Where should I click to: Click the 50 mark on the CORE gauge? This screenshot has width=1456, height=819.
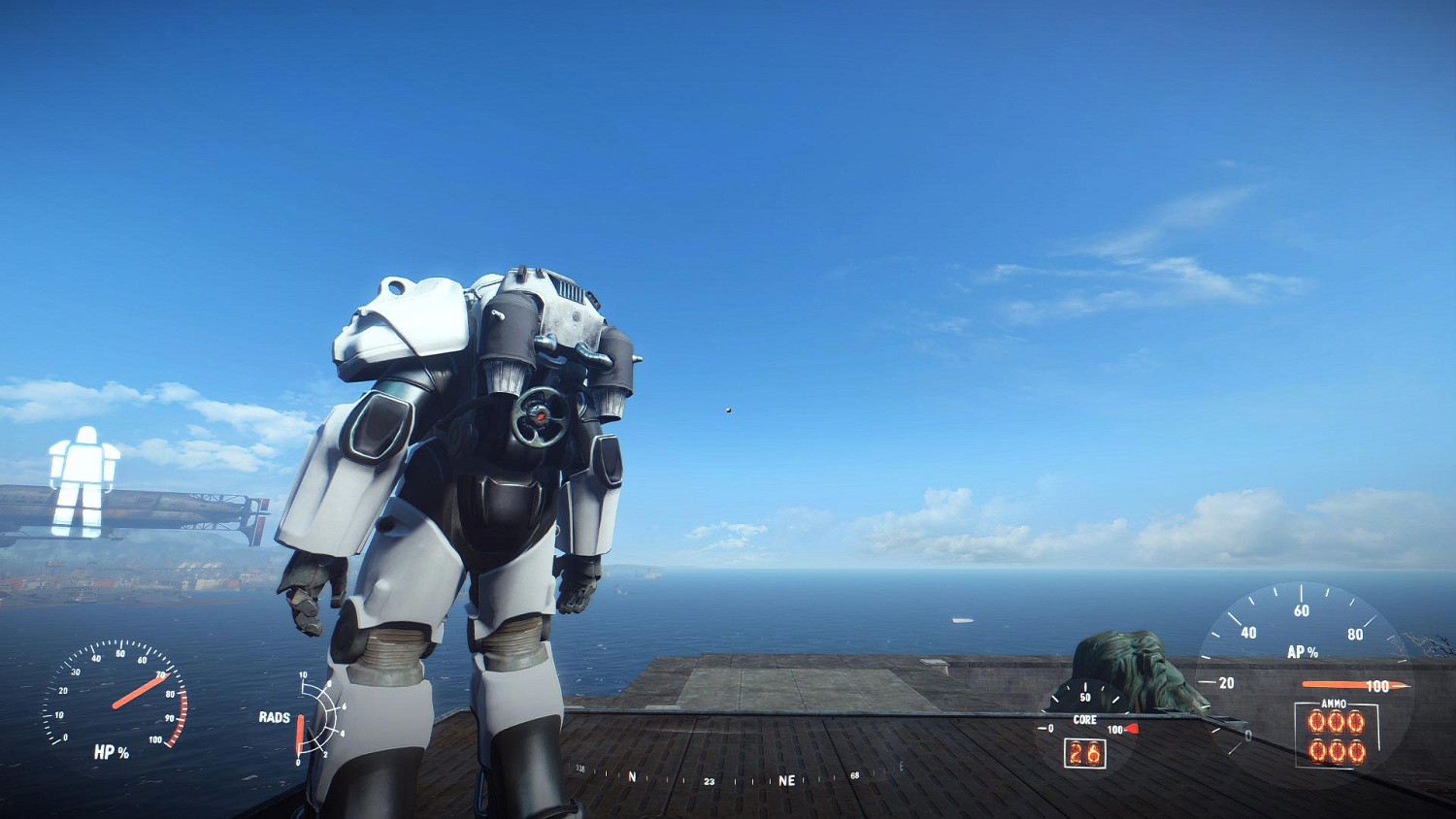1086,695
